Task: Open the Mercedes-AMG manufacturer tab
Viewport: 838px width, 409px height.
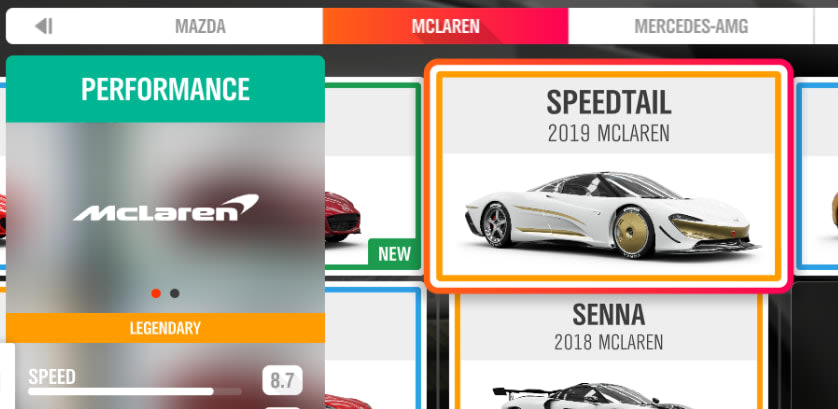Action: pyautogui.click(x=690, y=27)
